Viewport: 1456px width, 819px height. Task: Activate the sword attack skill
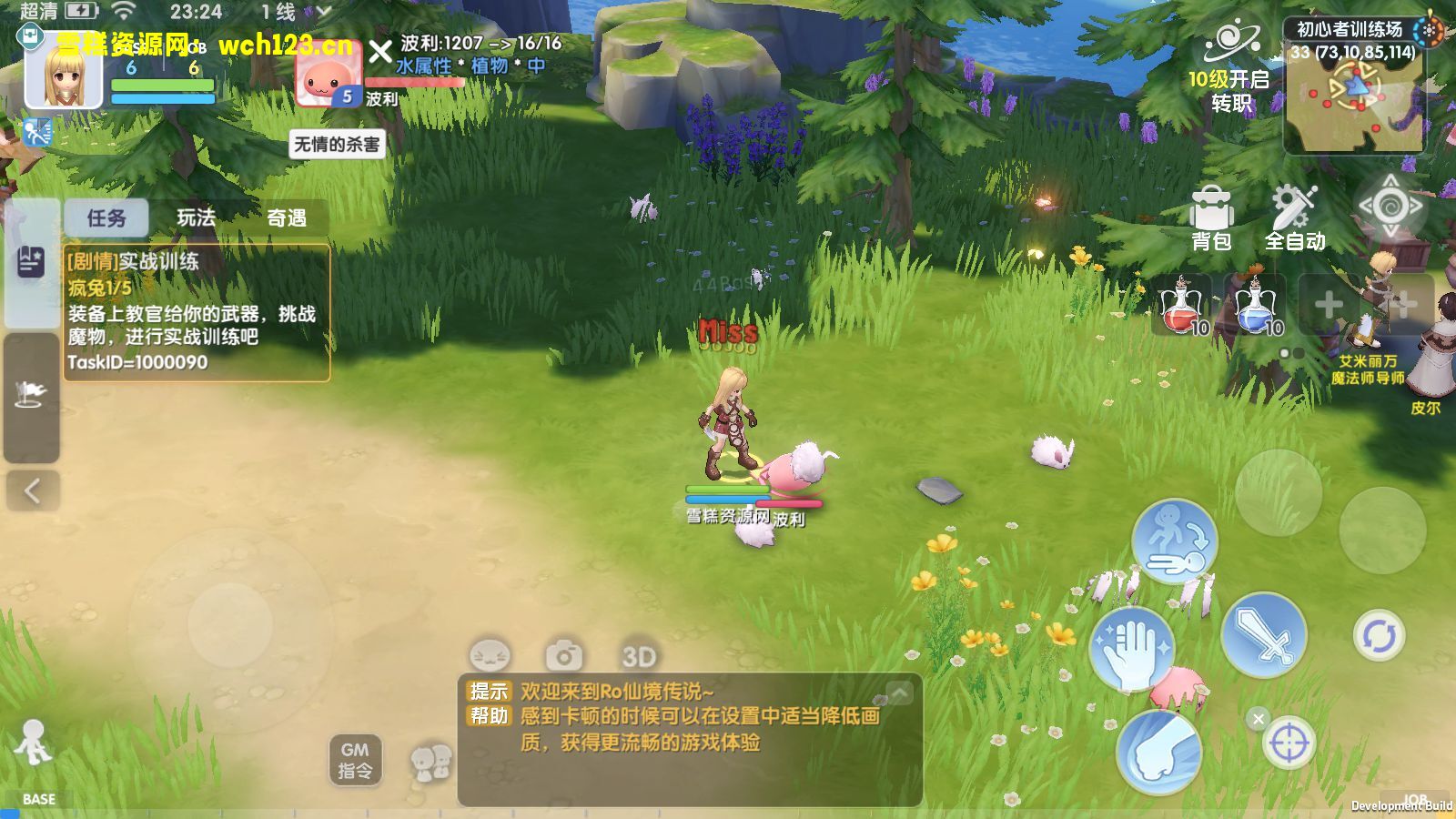click(x=1264, y=635)
